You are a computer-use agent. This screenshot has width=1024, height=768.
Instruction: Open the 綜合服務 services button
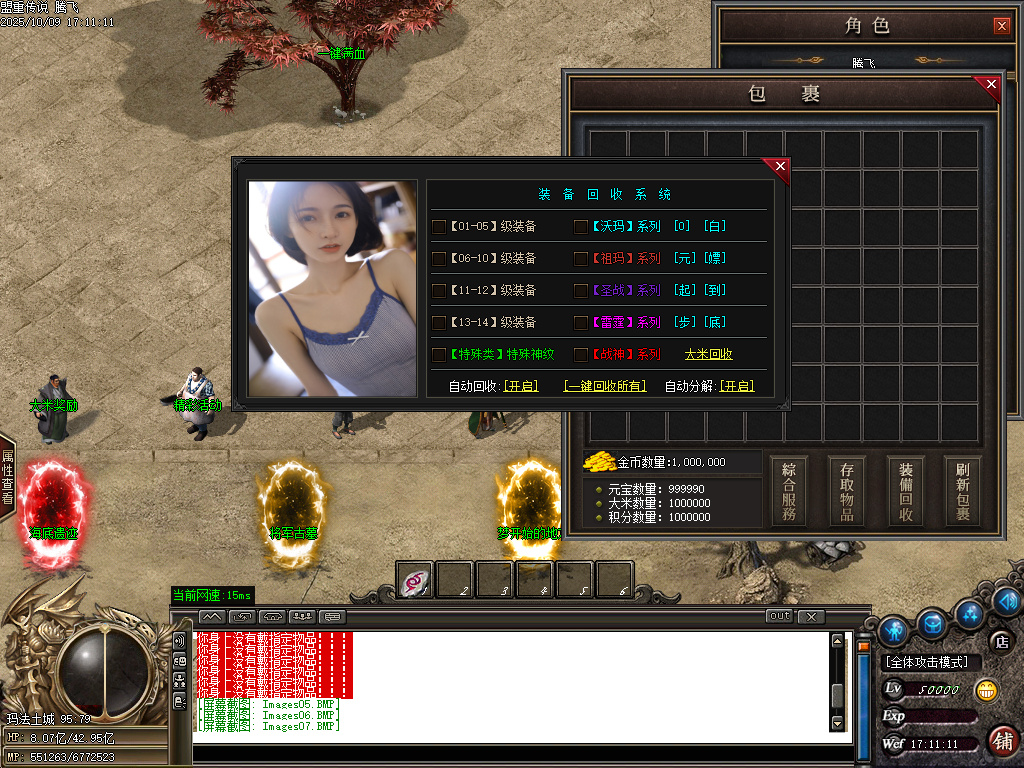coord(790,490)
